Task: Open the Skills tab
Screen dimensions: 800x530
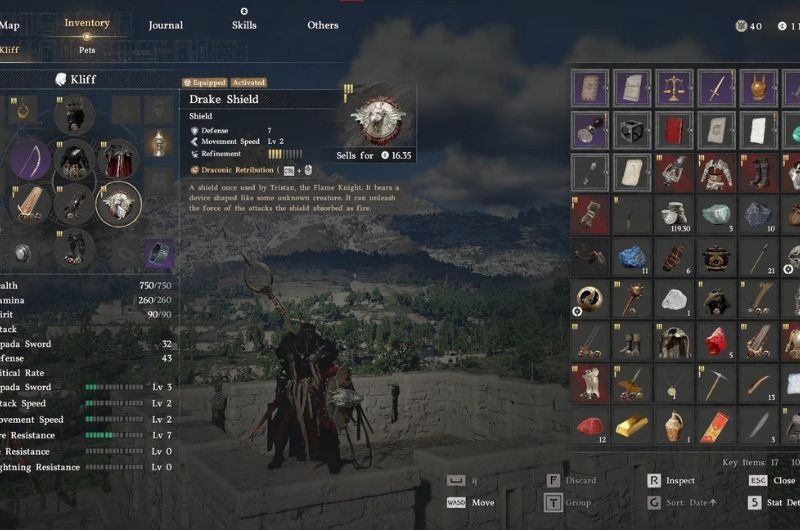Action: [244, 25]
